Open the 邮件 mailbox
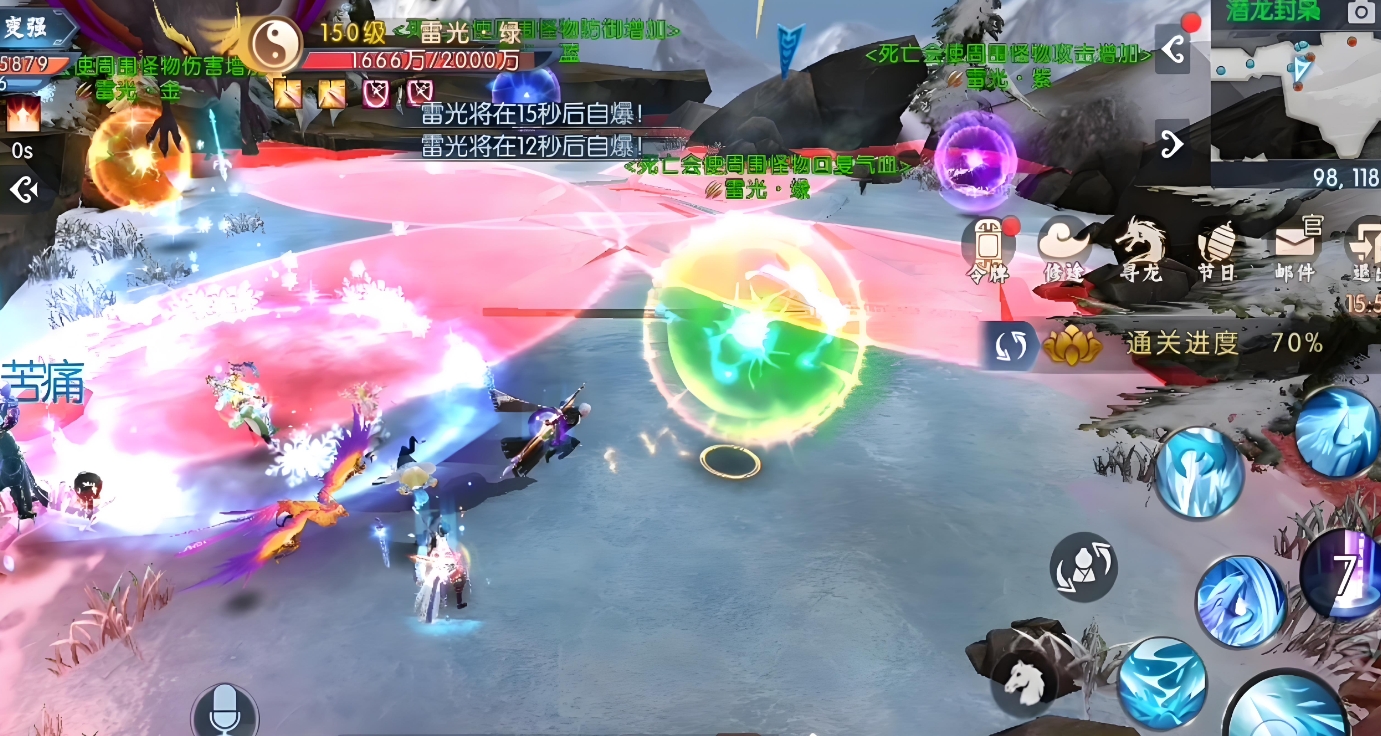Viewport: 1381px width, 736px height. (x=1294, y=242)
